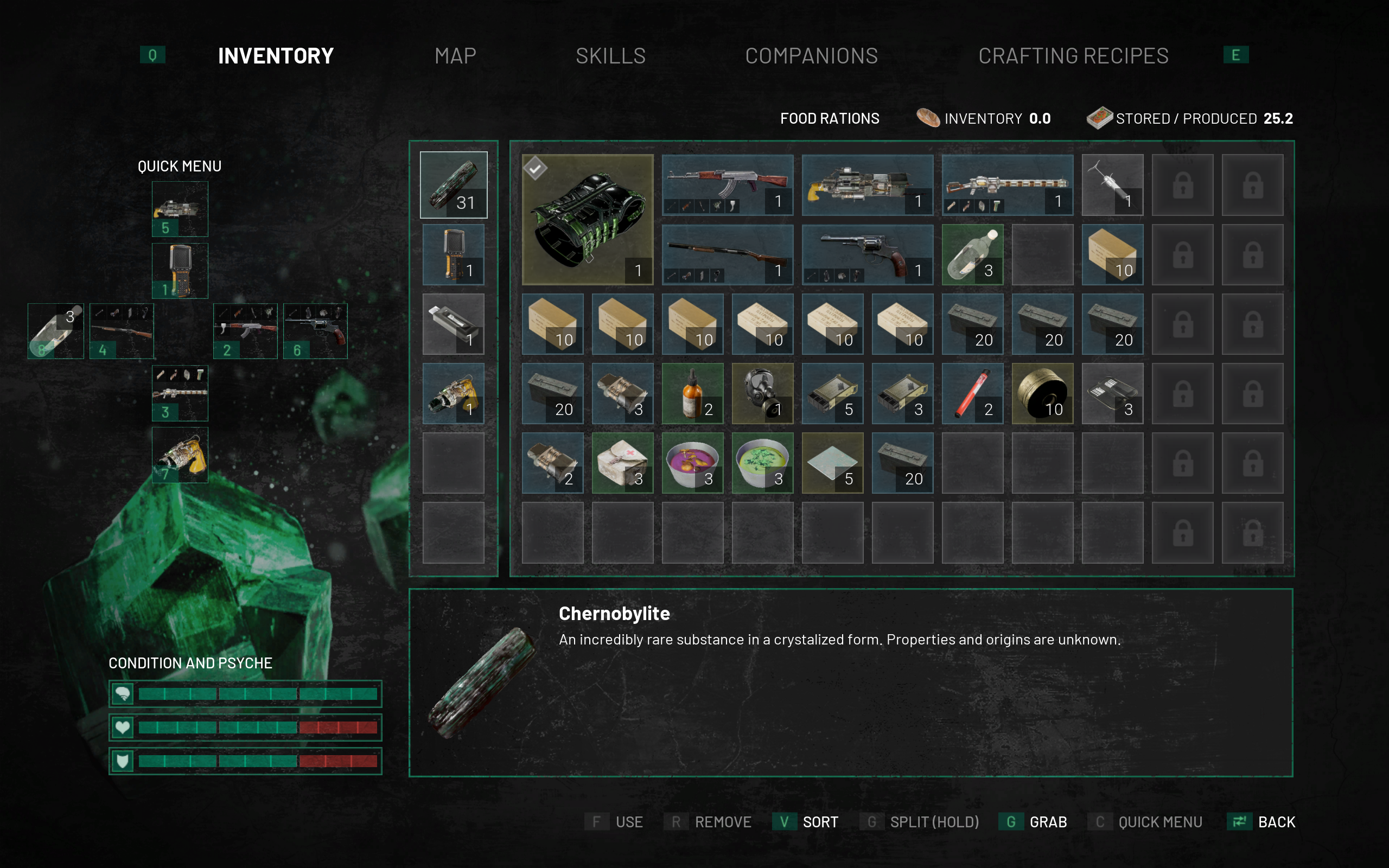The width and height of the screenshot is (1389, 868).
Task: Select the green herb soup bowl
Action: [762, 463]
